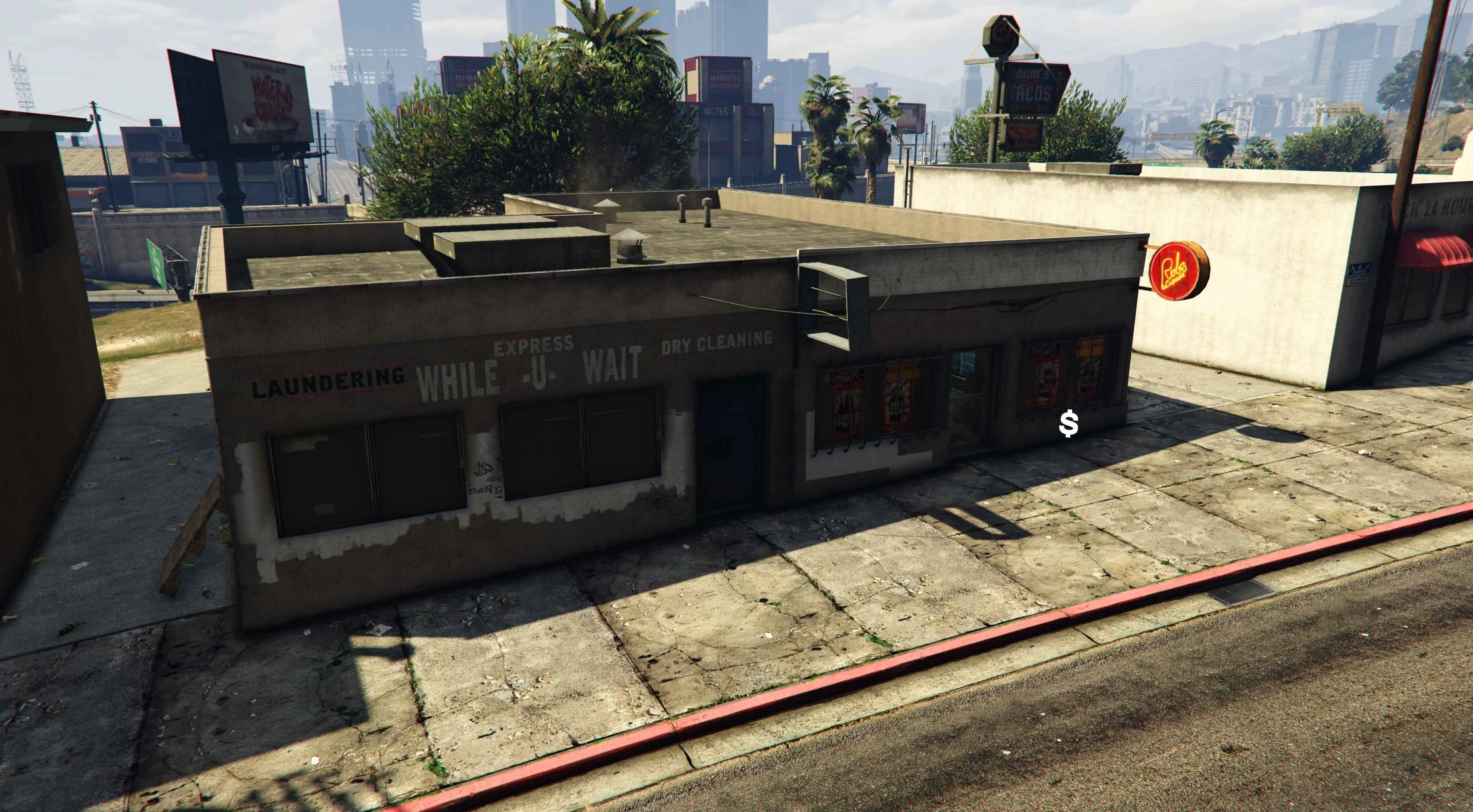Click the white dollar sign store marker
This screenshot has width=1473, height=812.
[1068, 424]
